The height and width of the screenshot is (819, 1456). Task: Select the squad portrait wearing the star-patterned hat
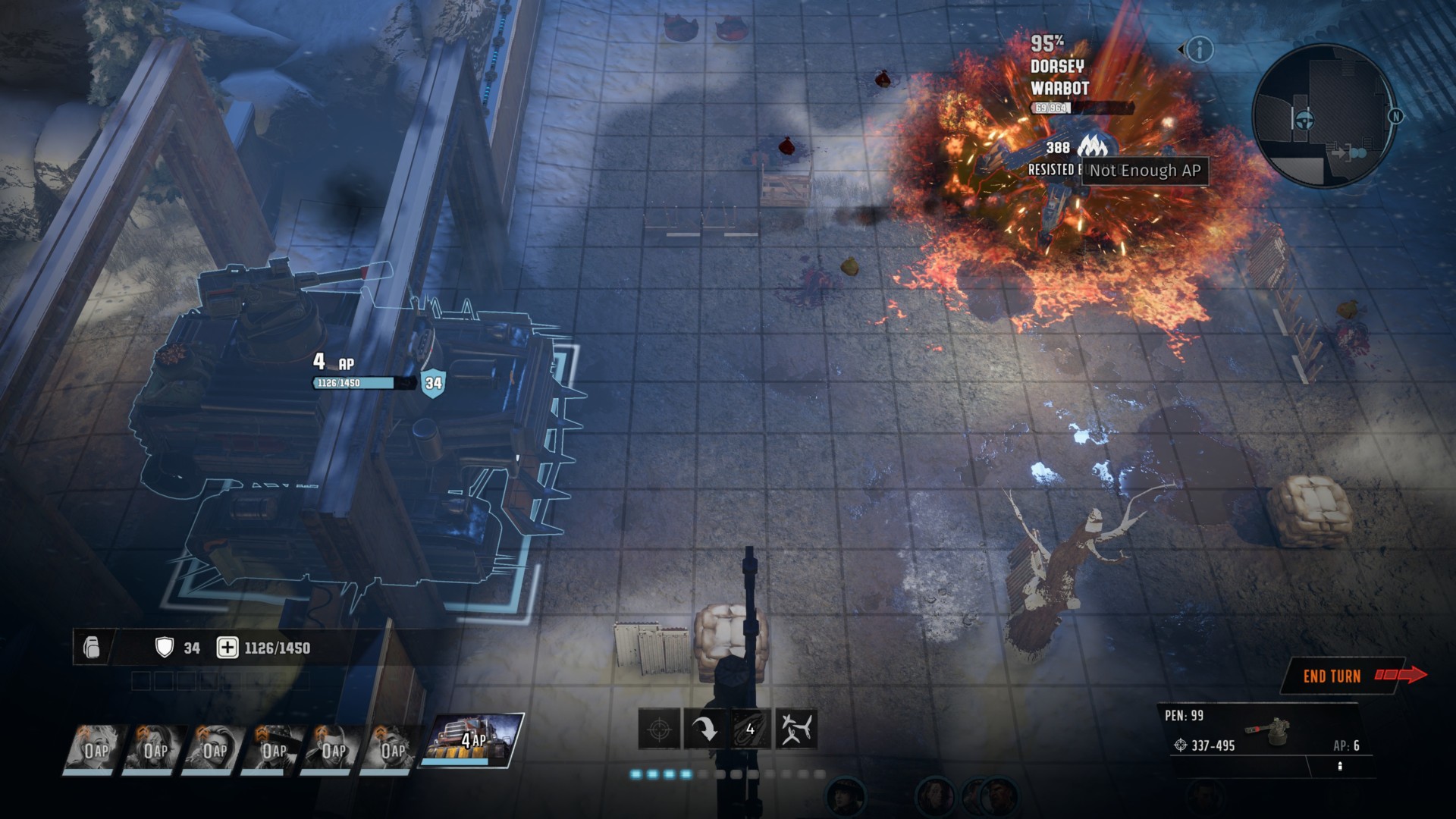(274, 749)
